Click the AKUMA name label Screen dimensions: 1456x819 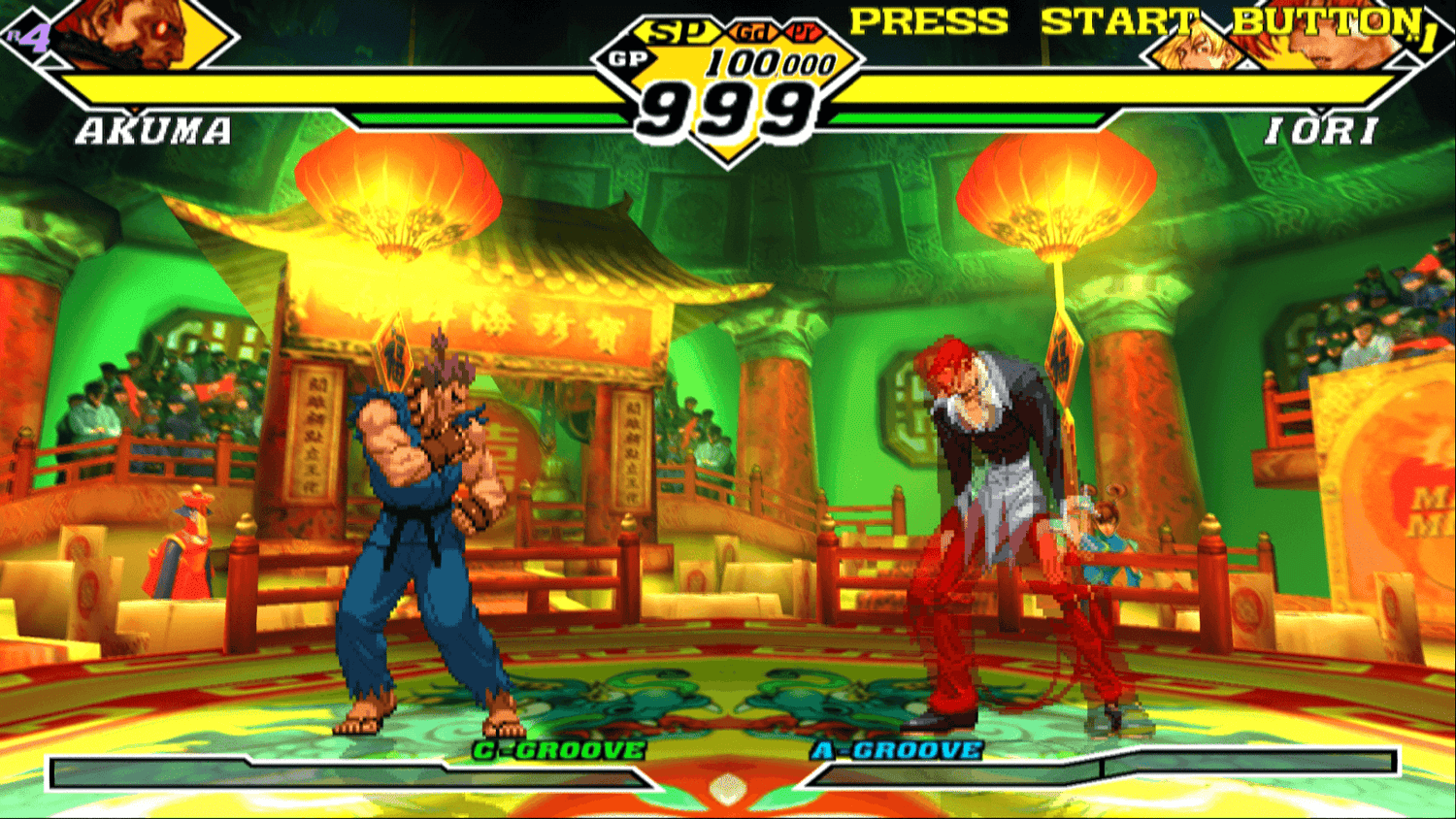click(x=155, y=127)
